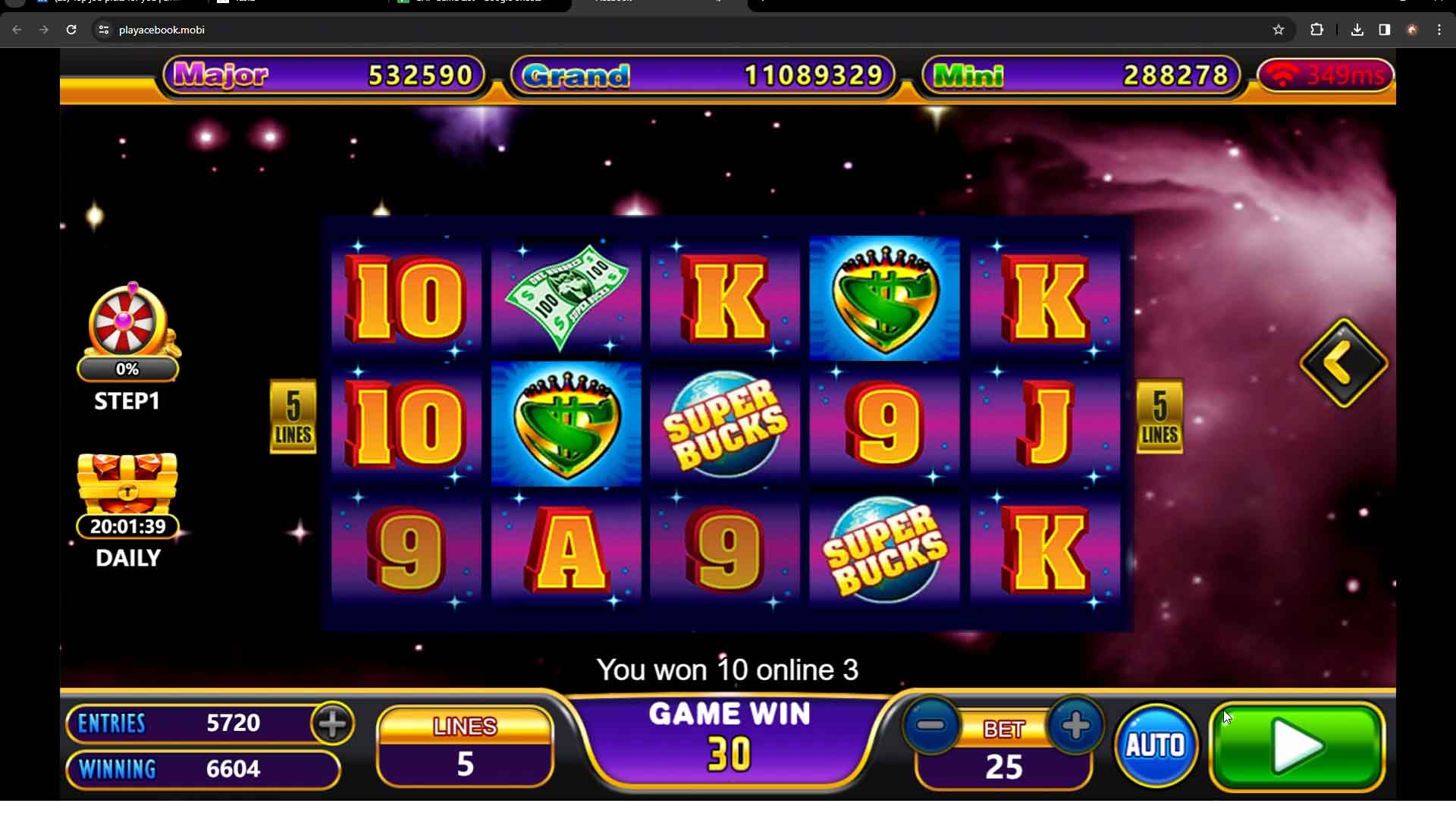Open the browser extensions puzzle icon
This screenshot has width=1456, height=819.
(1317, 30)
